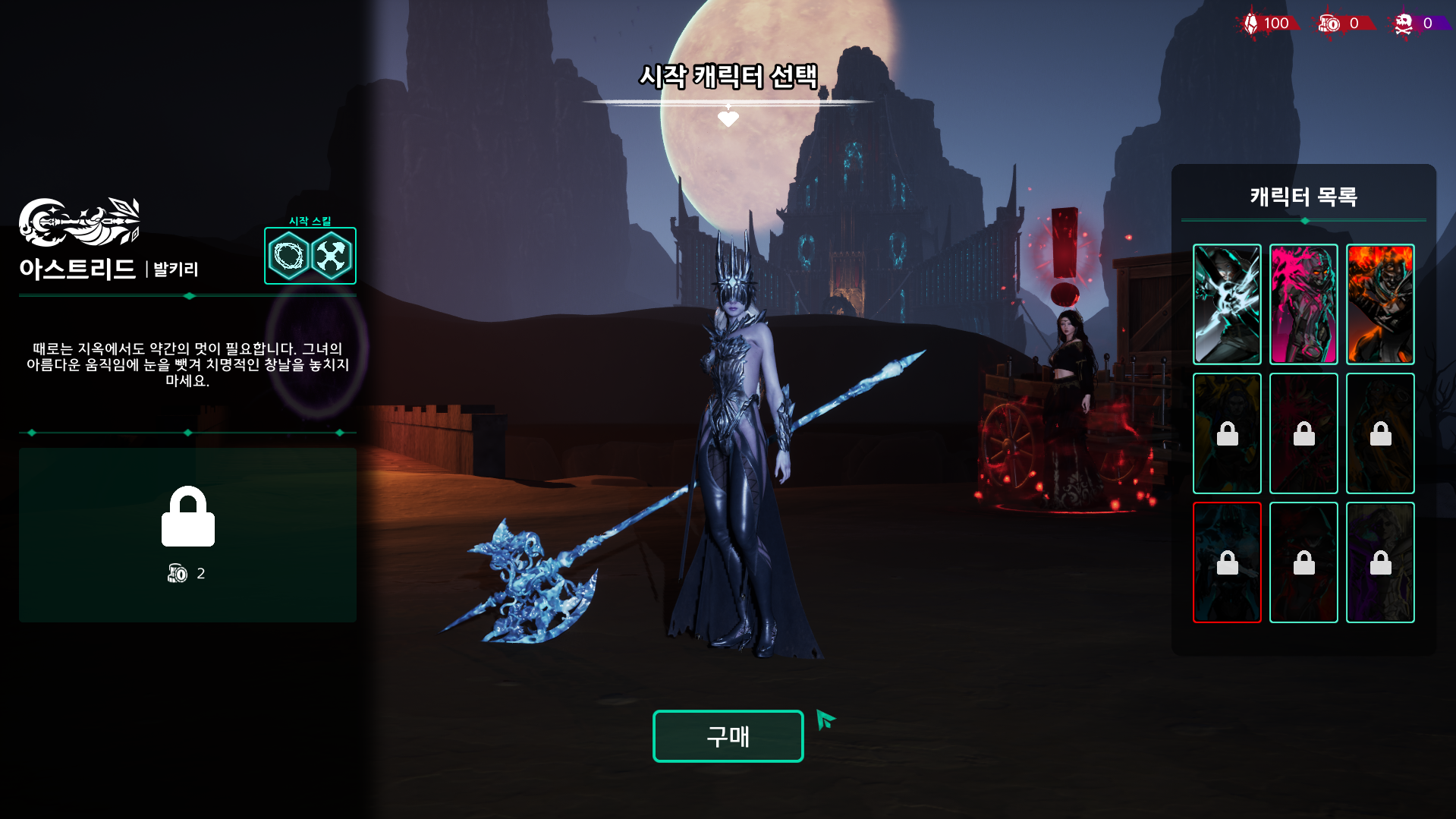Viewport: 1456px width, 819px height.
Task: View the thorn ring starting skill
Action: pyautogui.click(x=288, y=257)
